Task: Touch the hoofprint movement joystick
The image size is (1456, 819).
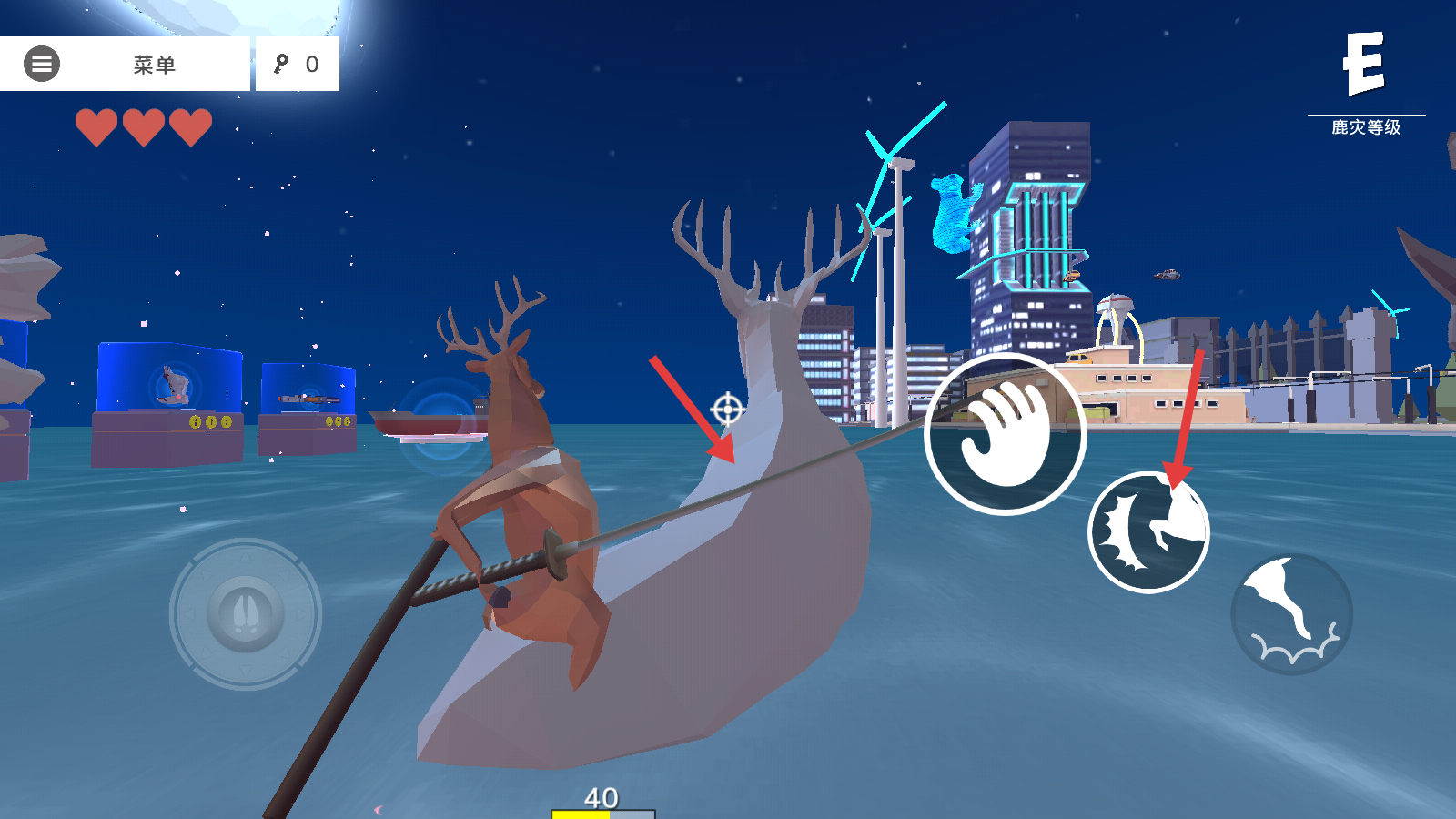Action: 246,614
